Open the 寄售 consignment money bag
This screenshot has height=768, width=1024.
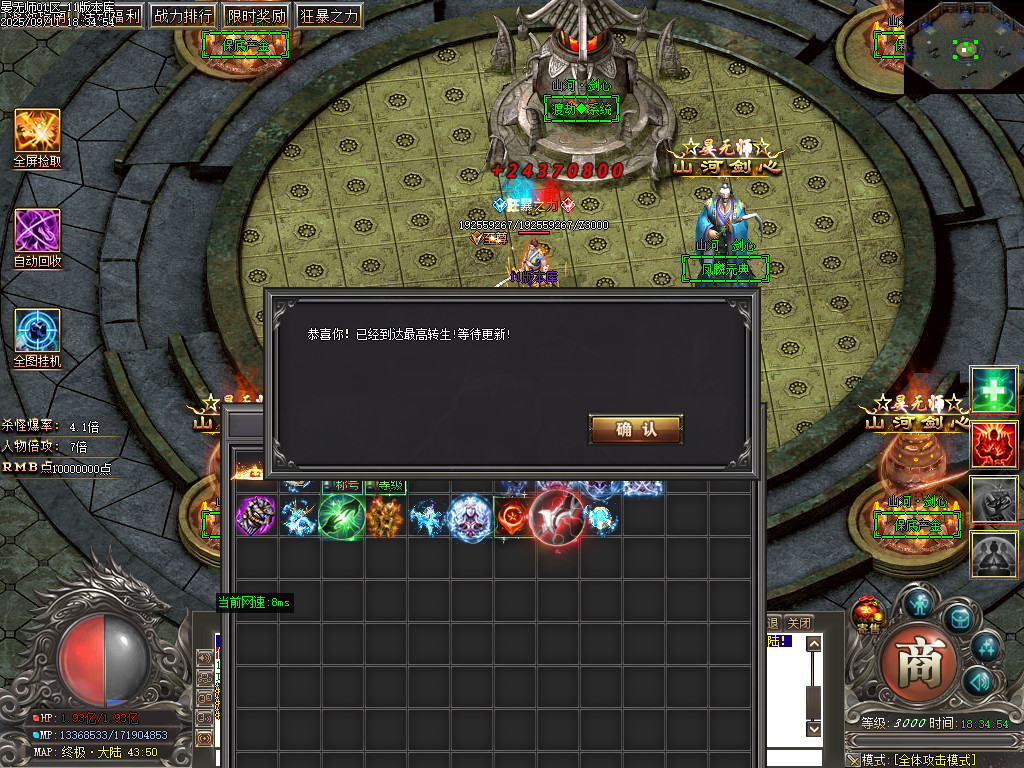(x=869, y=614)
